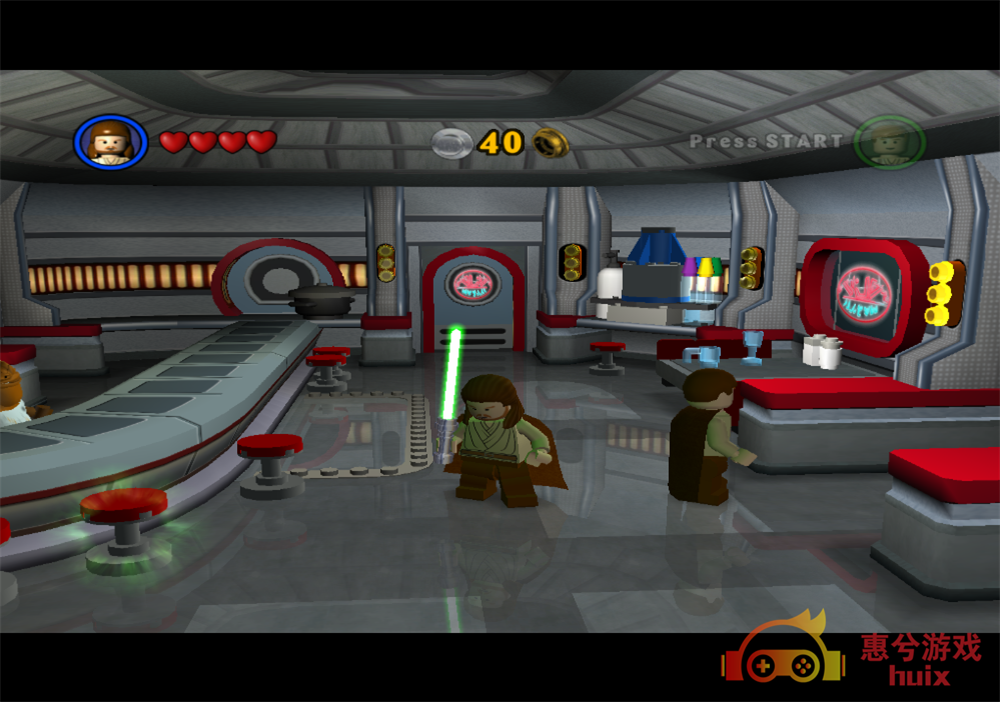Click the faded player two character portrait

coord(889,142)
